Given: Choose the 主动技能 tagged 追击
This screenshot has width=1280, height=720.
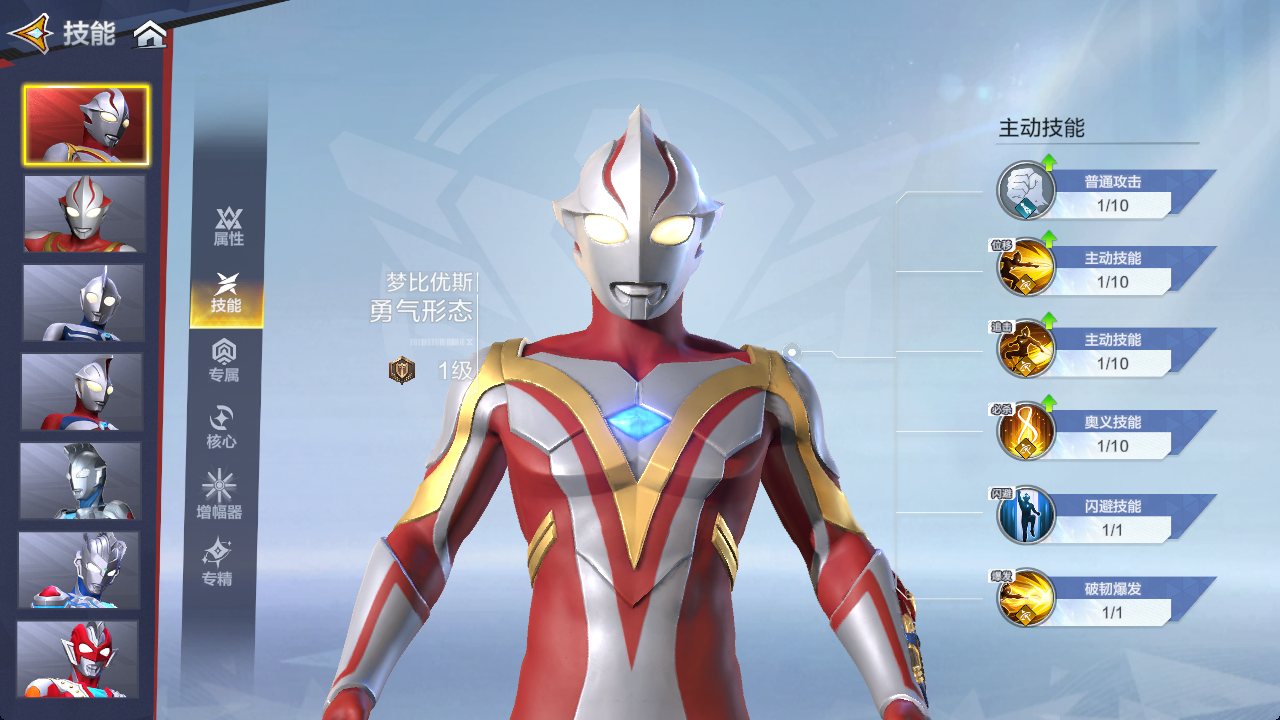Looking at the screenshot, I should (x=1027, y=349).
